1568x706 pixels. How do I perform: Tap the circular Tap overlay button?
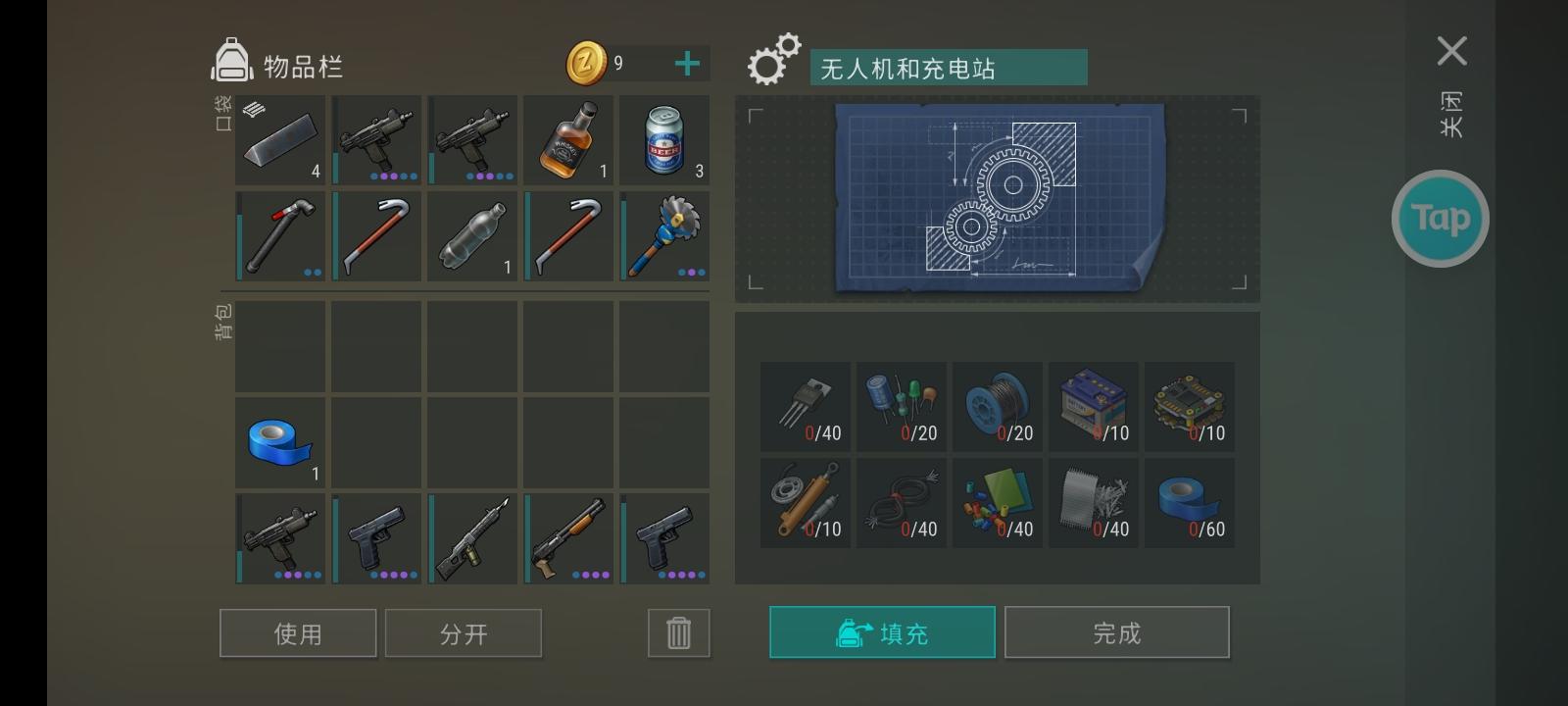click(1440, 217)
